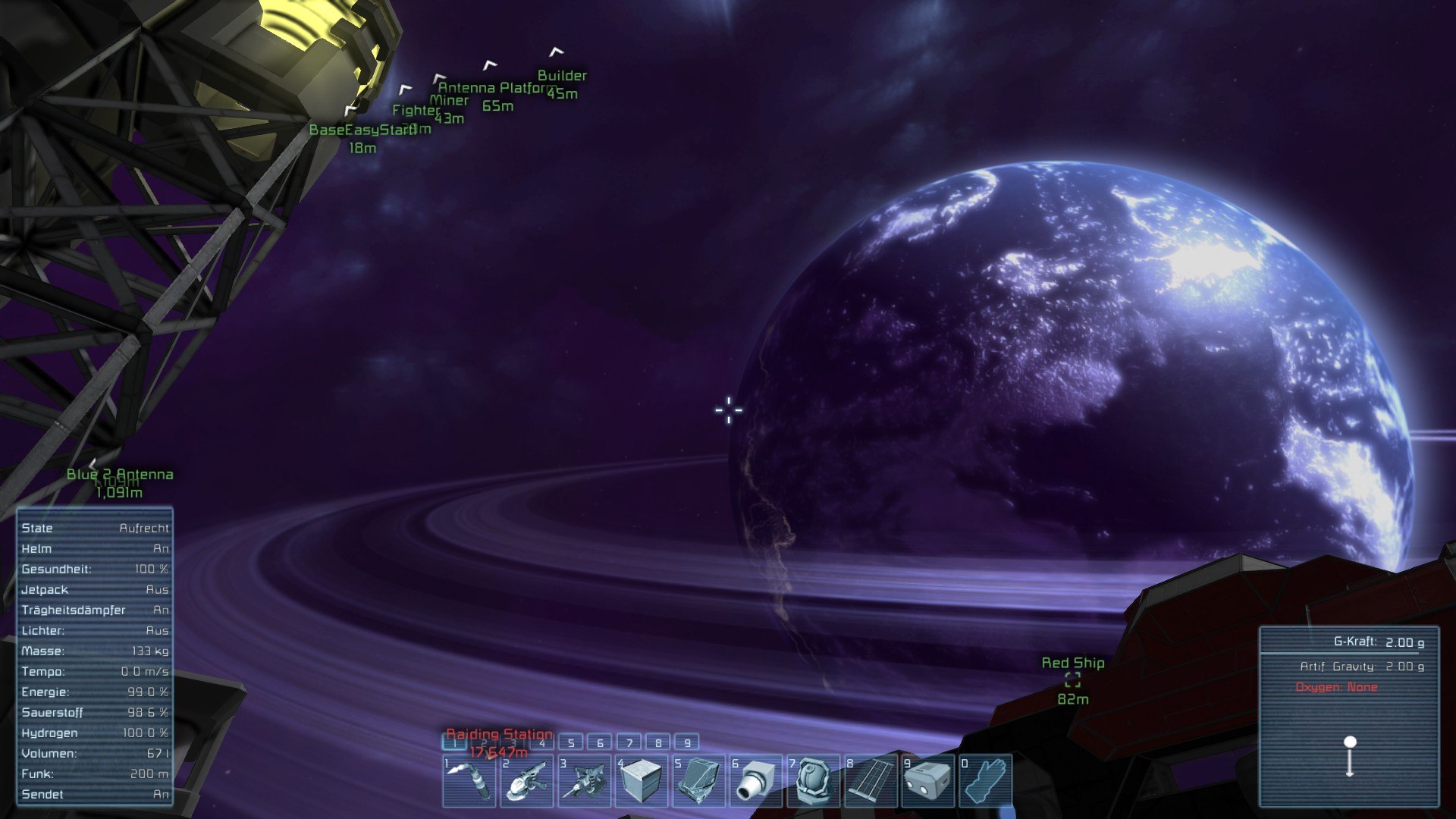Open hotbar page 6
Viewport: 1456px width, 819px height.
click(x=600, y=743)
